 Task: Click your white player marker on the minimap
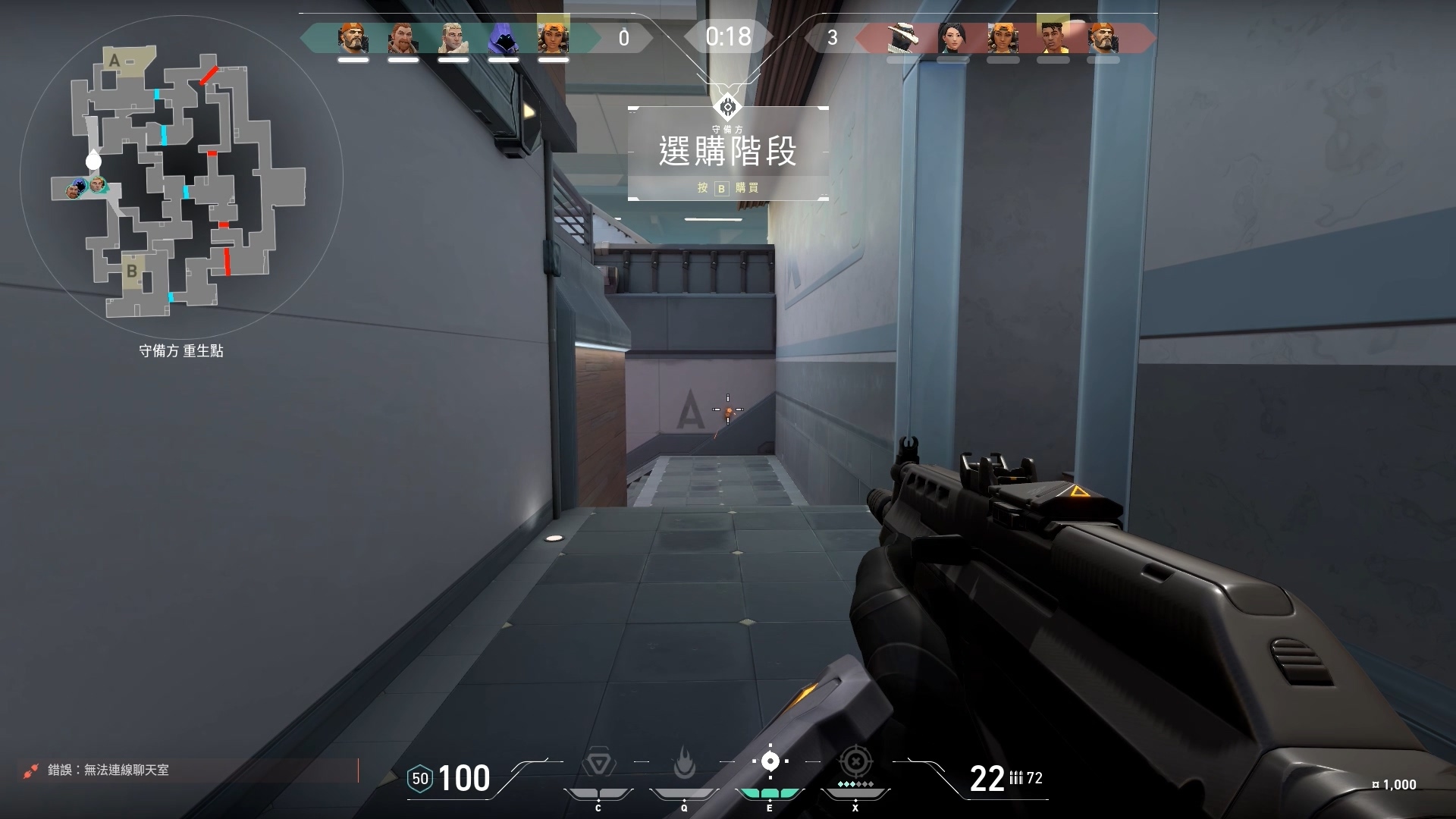[93, 161]
